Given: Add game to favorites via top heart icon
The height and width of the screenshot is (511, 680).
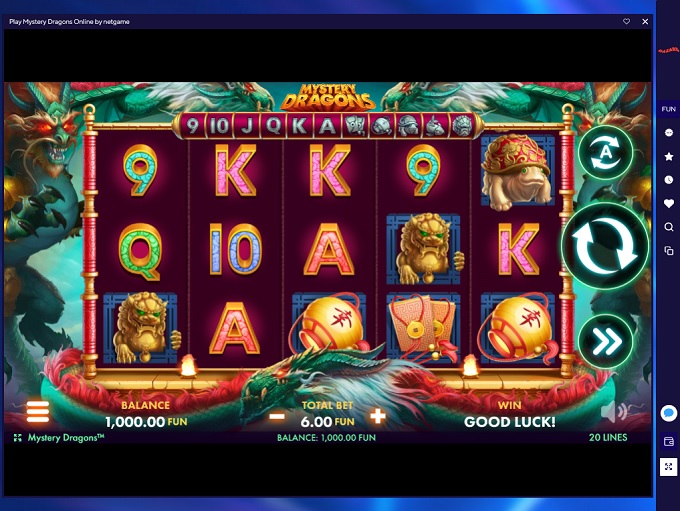Looking at the screenshot, I should tap(627, 21).
